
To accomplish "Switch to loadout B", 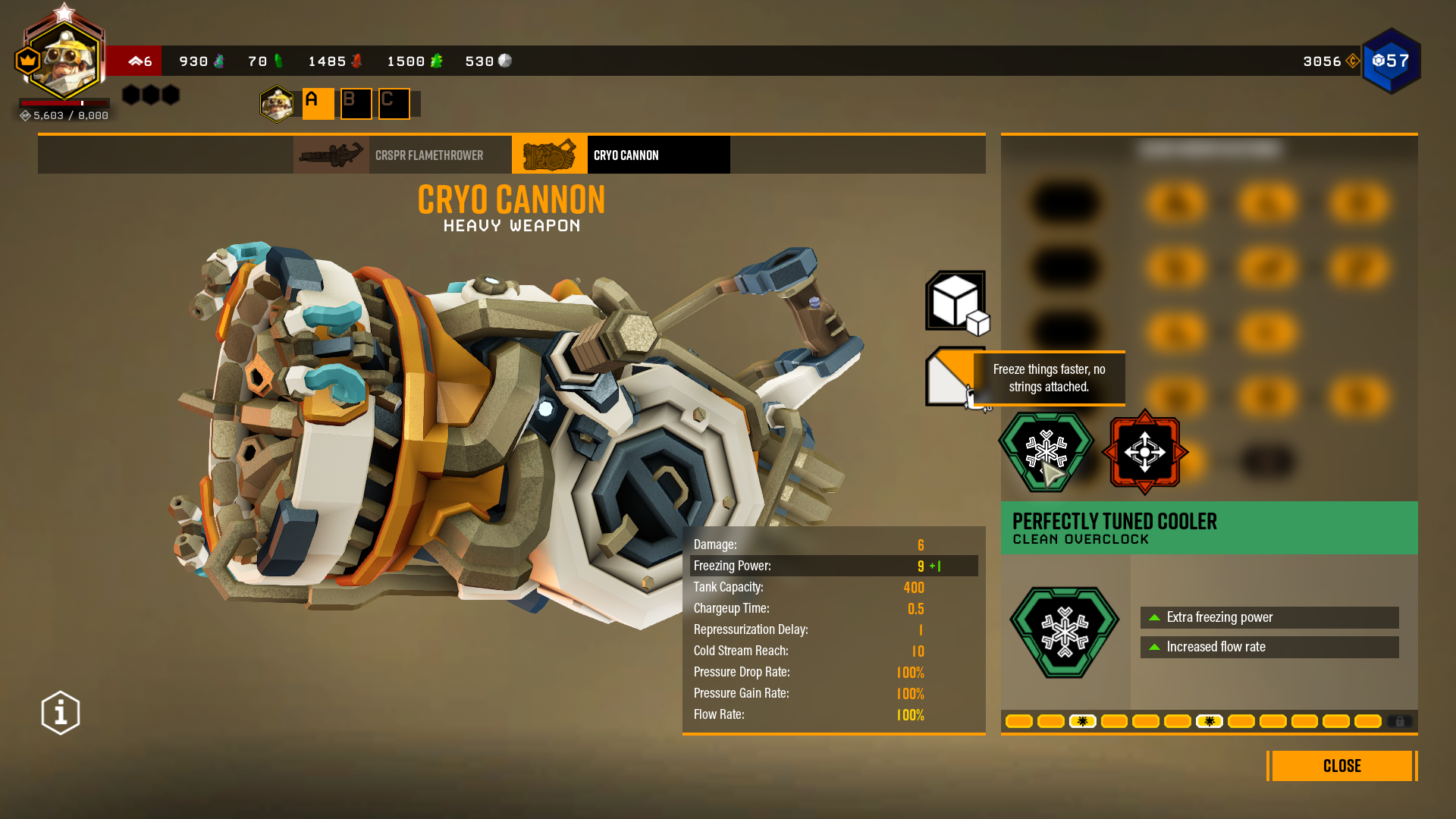I will click(x=356, y=104).
